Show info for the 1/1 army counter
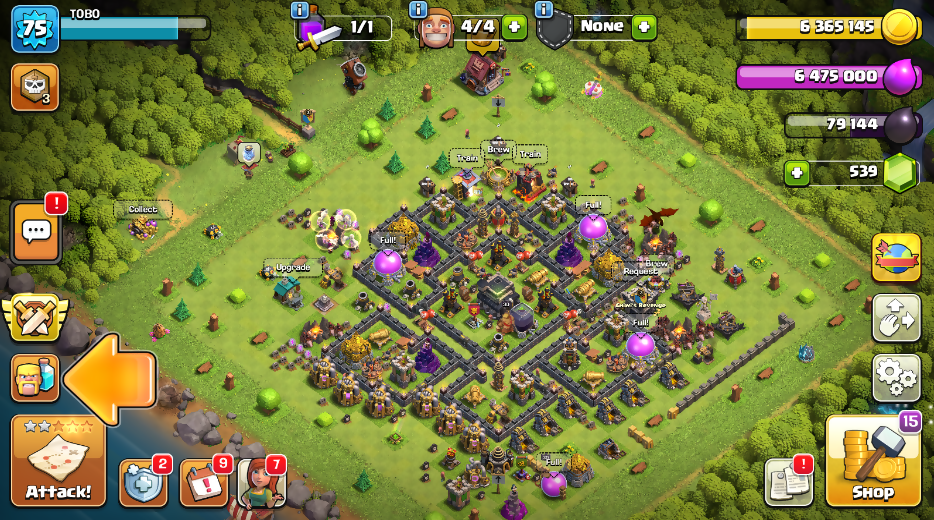This screenshot has height=520, width=934. tap(300, 10)
